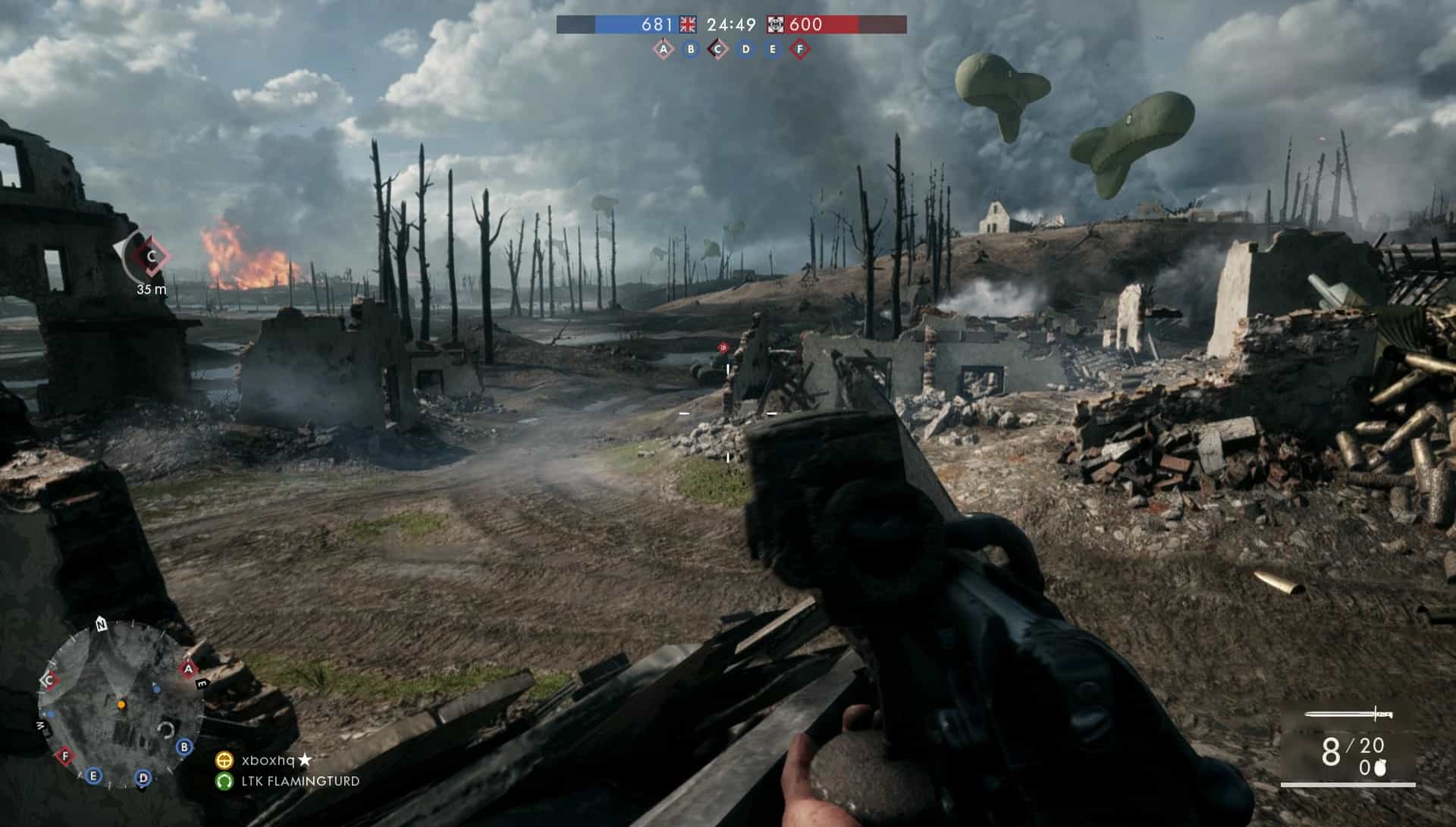Image resolution: width=1456 pixels, height=827 pixels.
Task: Select objective E flag in top bar
Action: tap(773, 49)
